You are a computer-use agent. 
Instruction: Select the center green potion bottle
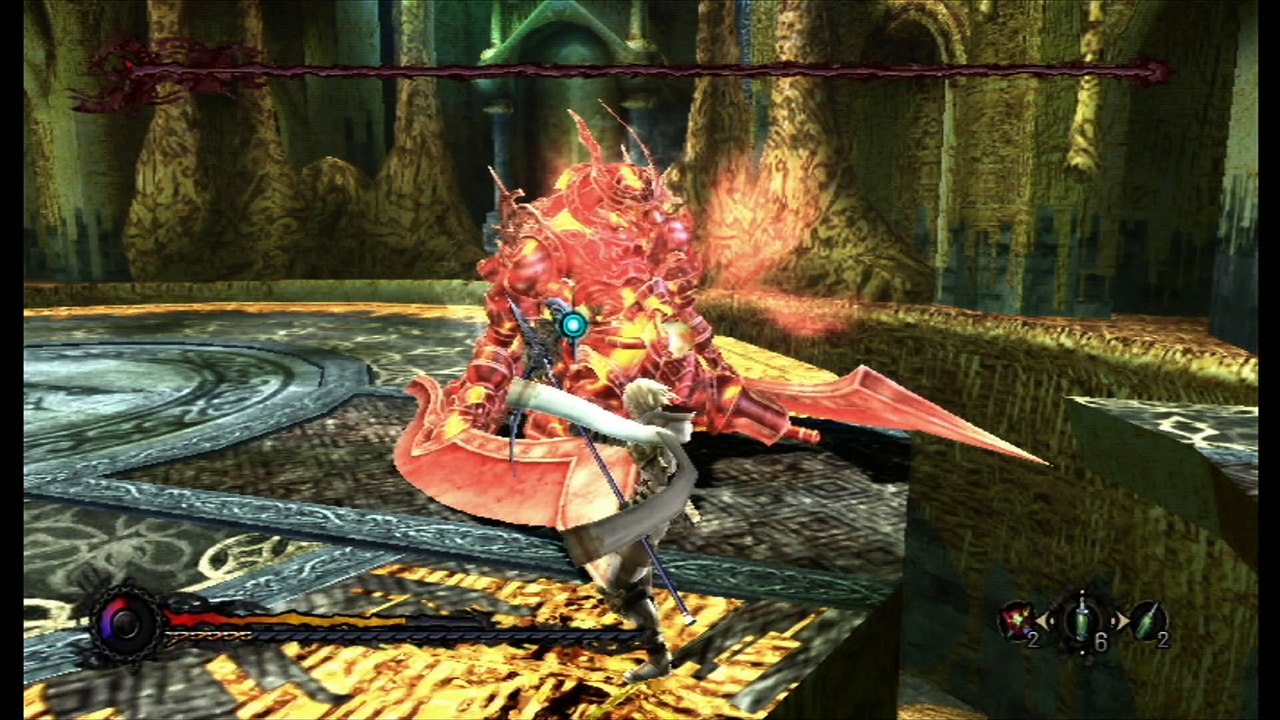1084,621
